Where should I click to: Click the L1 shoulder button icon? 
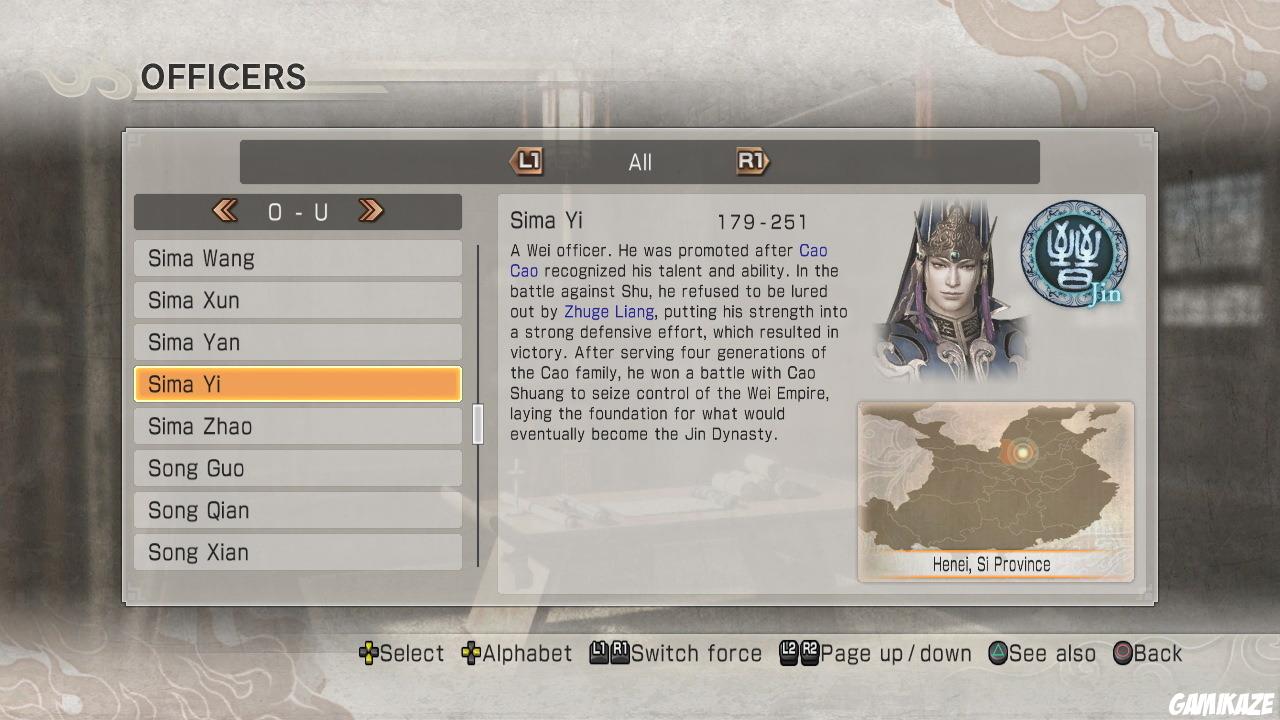pos(527,161)
